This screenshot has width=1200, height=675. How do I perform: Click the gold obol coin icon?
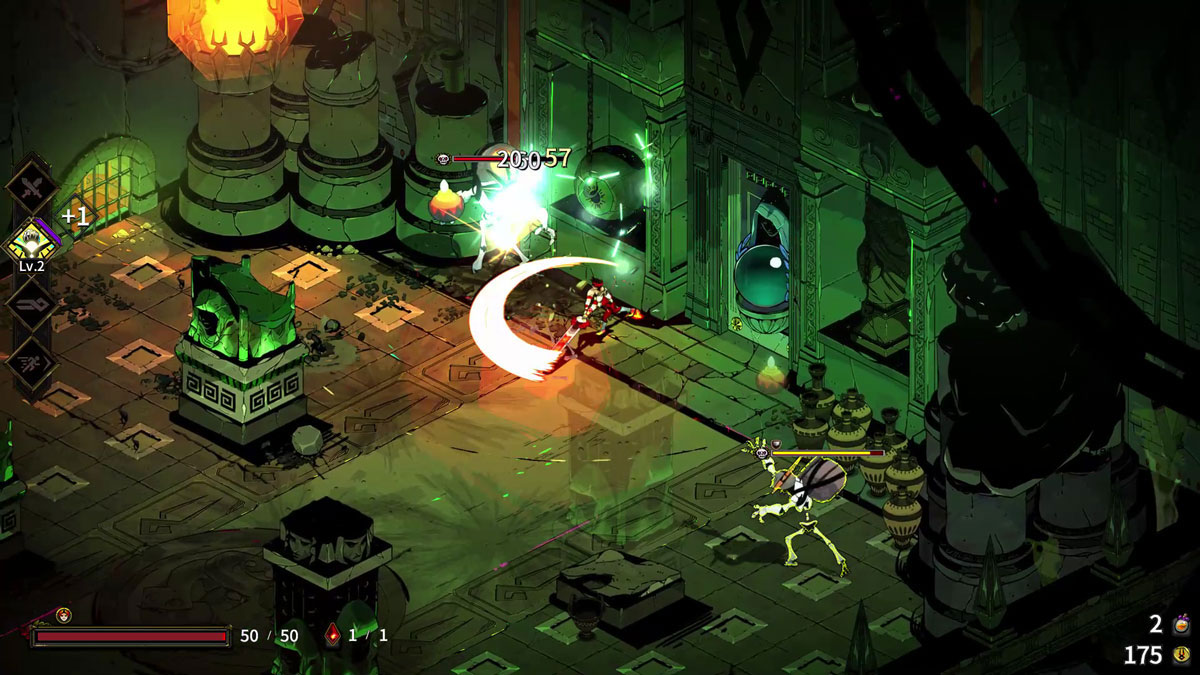[1181, 655]
